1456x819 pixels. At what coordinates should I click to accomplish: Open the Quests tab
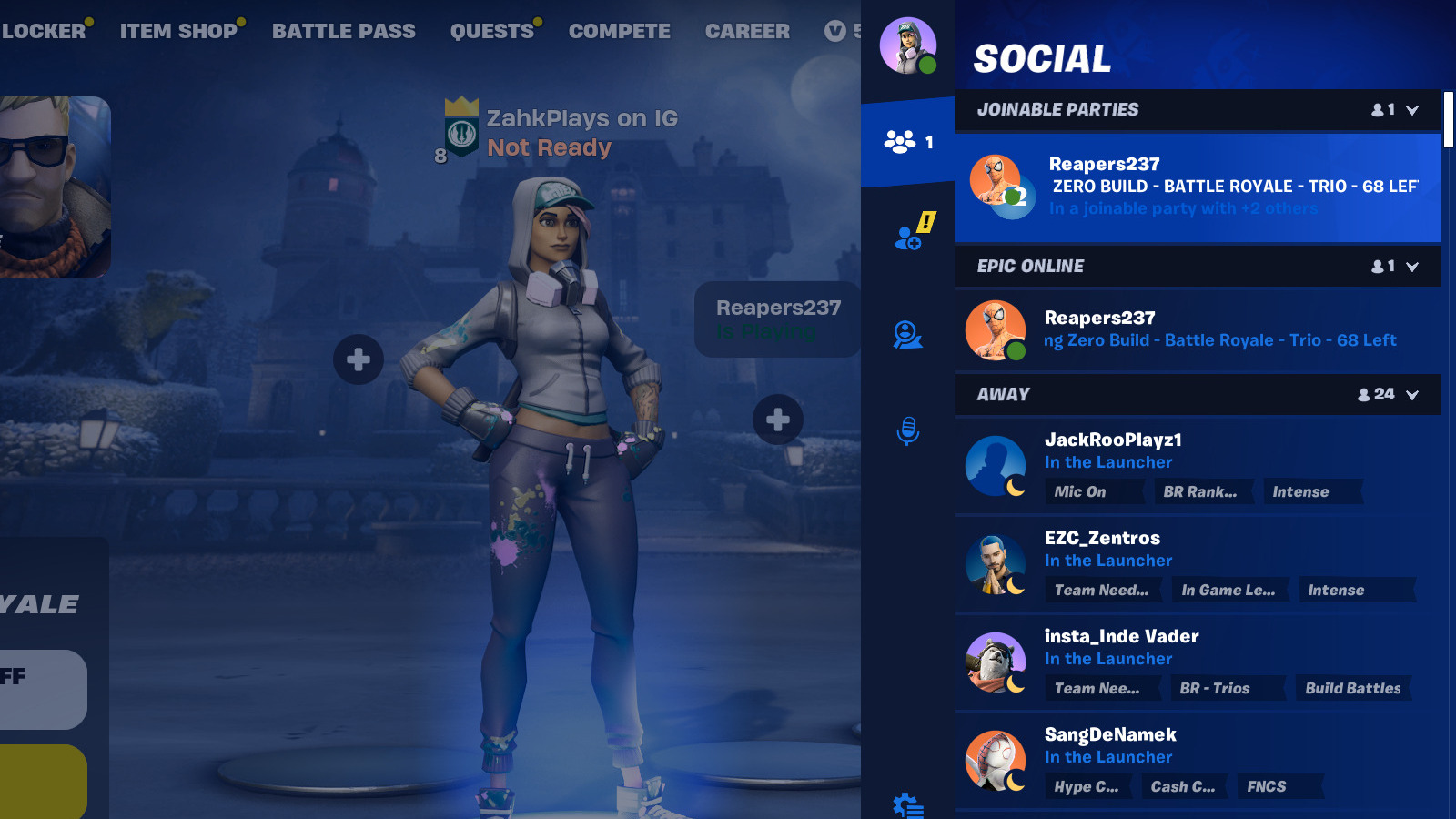pyautogui.click(x=491, y=30)
